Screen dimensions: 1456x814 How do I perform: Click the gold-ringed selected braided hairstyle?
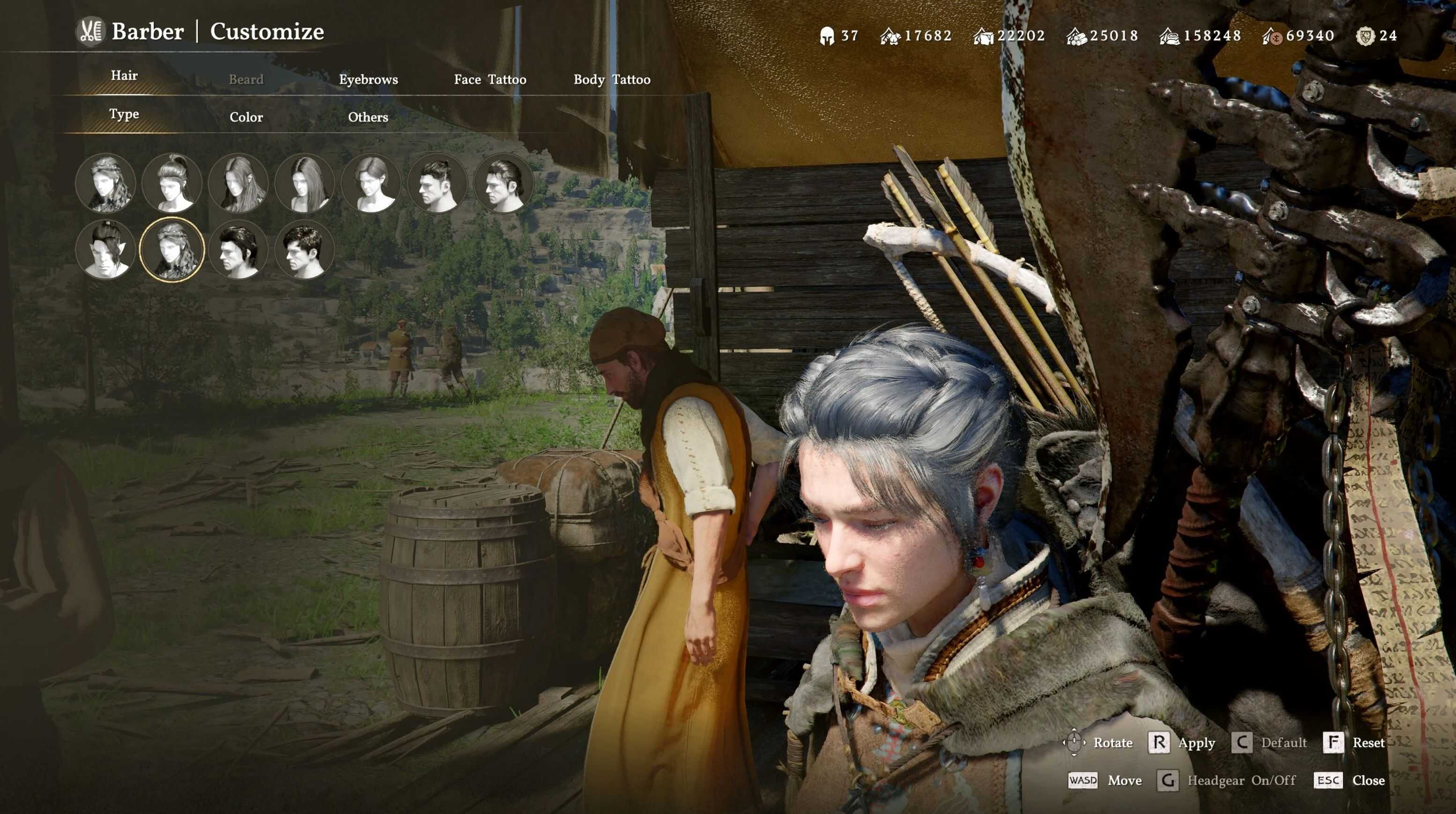pos(172,249)
